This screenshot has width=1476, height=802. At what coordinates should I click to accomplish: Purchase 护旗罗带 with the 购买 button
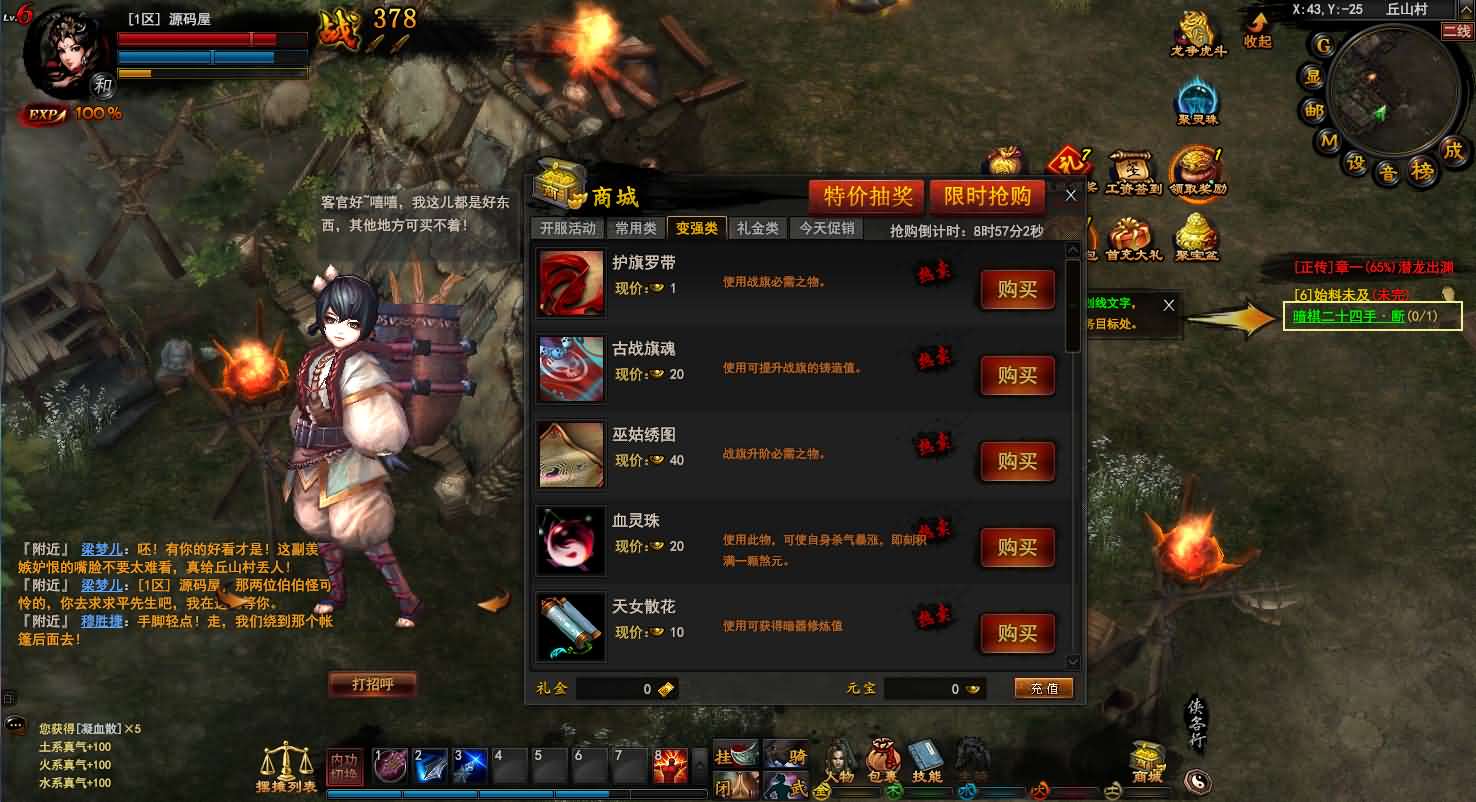click(1017, 290)
